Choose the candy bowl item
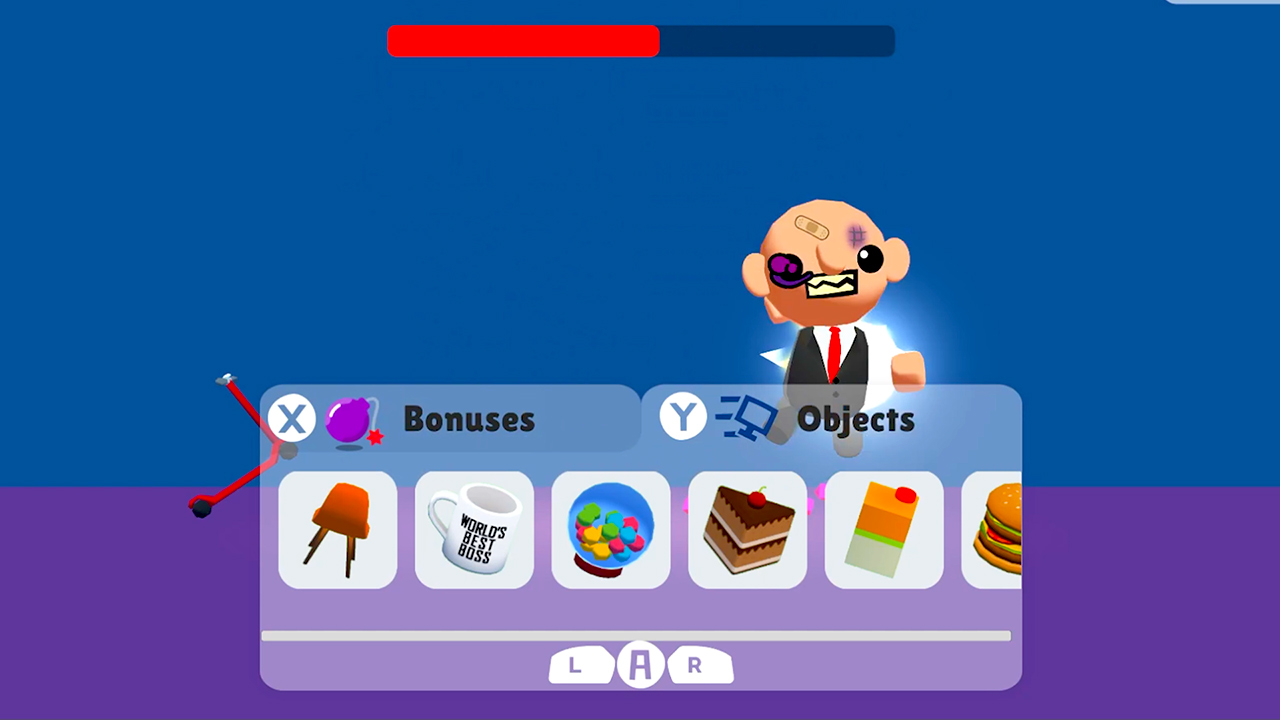This screenshot has width=1280, height=720. 610,530
